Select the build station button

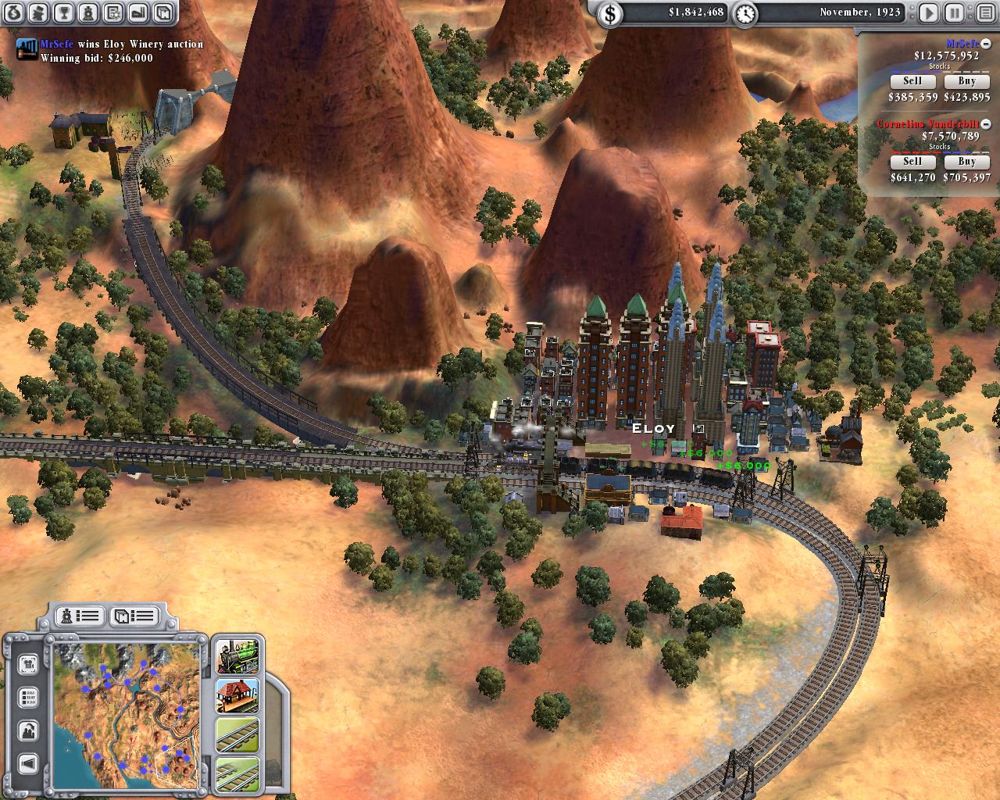[237, 695]
